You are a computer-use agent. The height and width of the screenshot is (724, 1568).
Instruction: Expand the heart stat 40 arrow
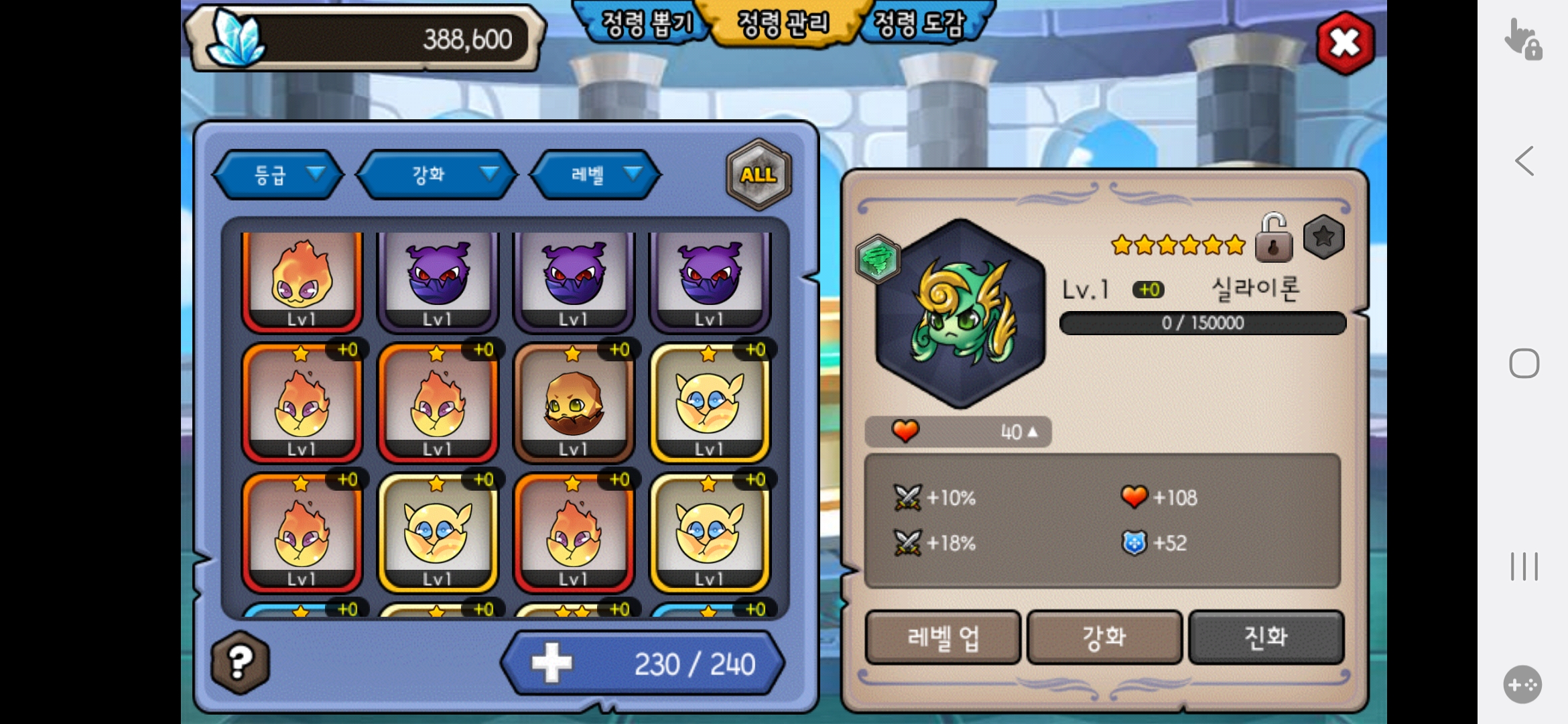[1033, 432]
